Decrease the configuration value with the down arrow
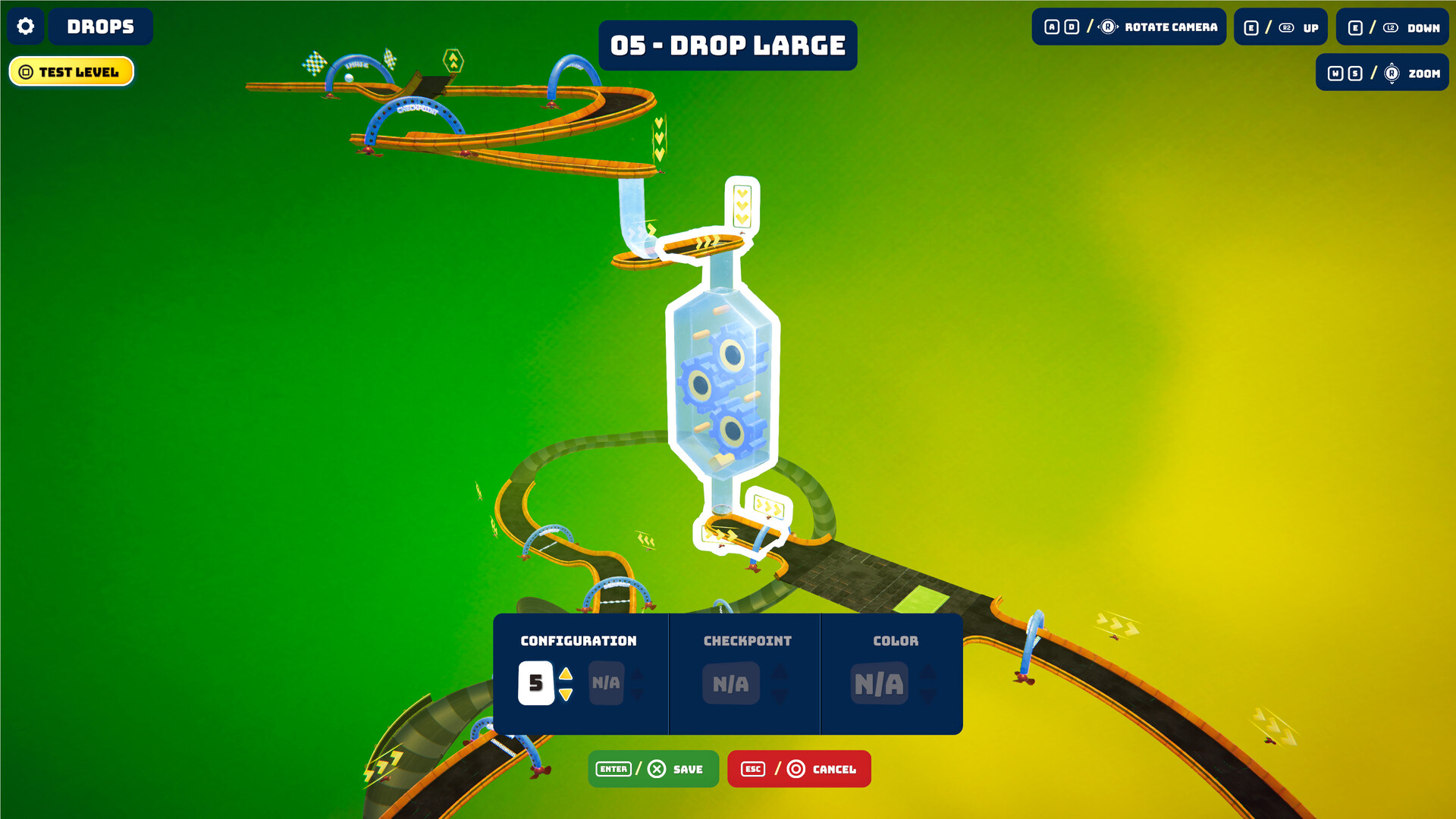1456x819 pixels. pos(566,695)
